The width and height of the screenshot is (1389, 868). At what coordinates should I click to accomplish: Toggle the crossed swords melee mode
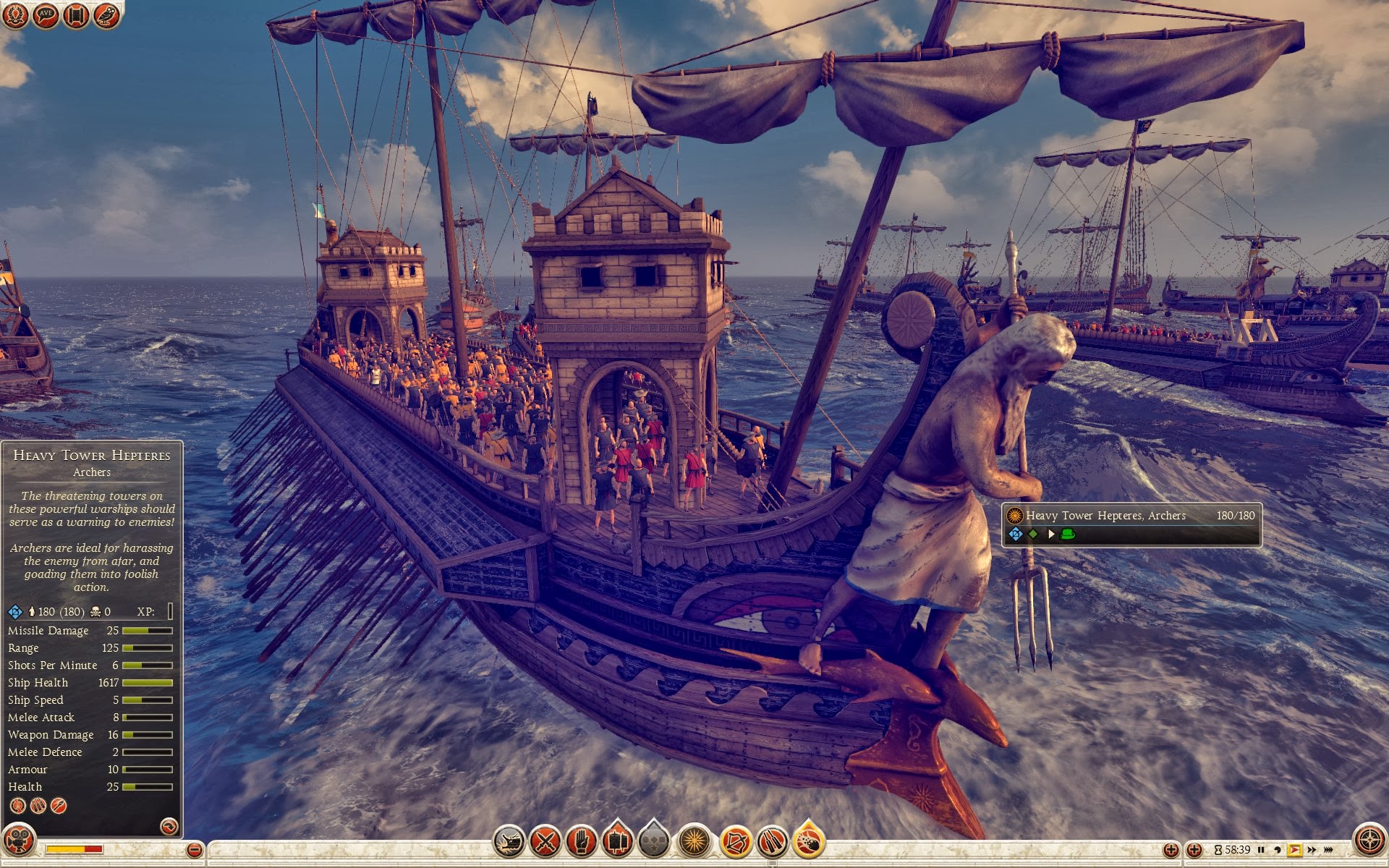(545, 841)
